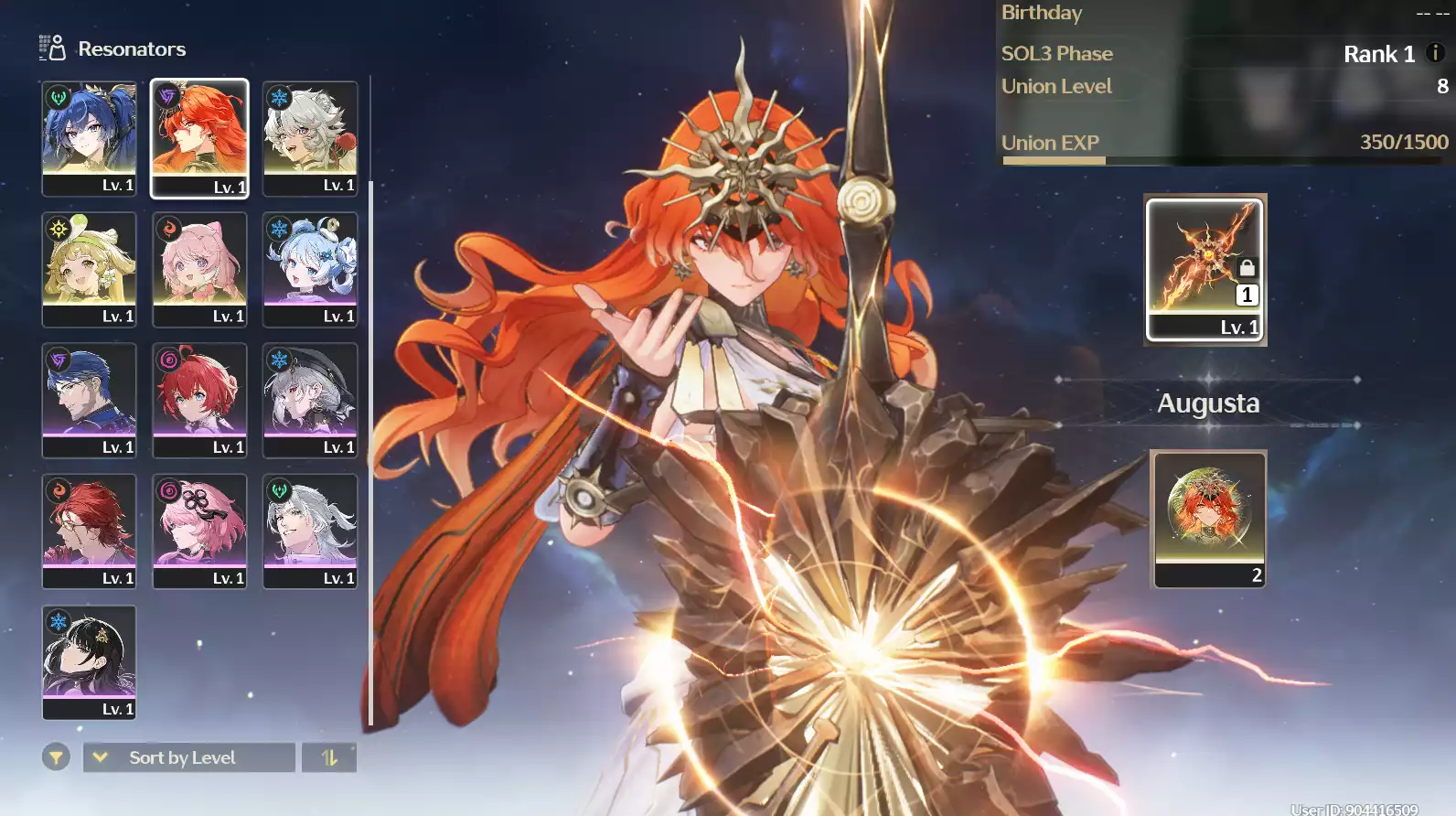Pick the pink-haired resonator with cat ears

[x=199, y=269]
